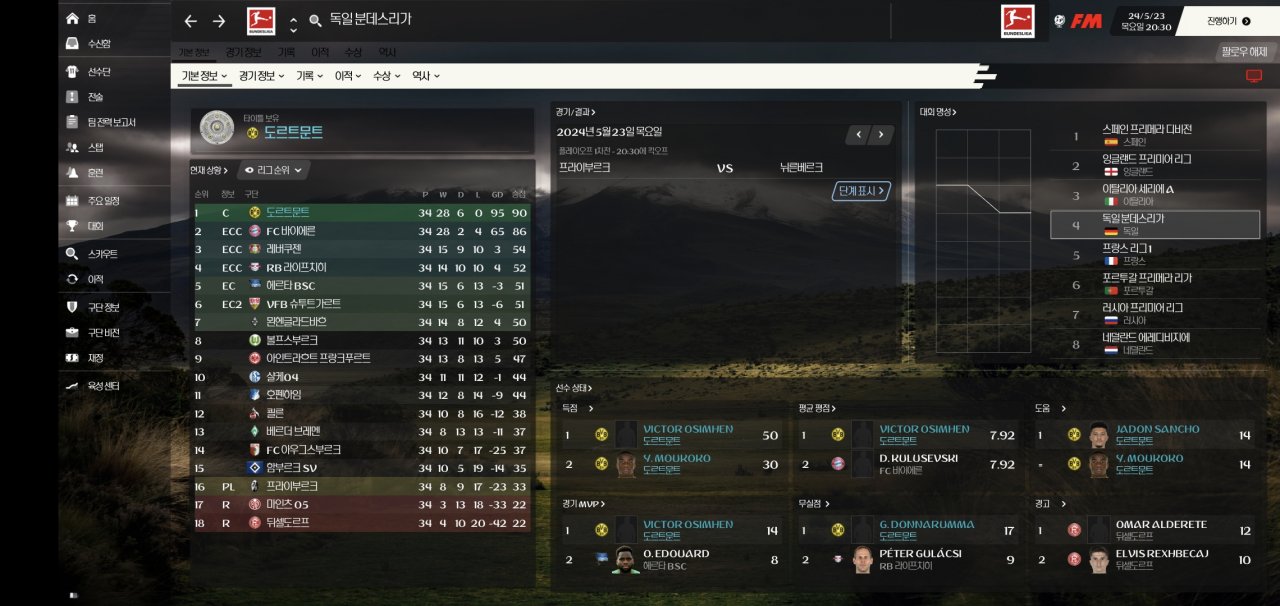1280x606 pixels.
Task: Open the 리그 순위 view dropdown
Action: pyautogui.click(x=274, y=170)
